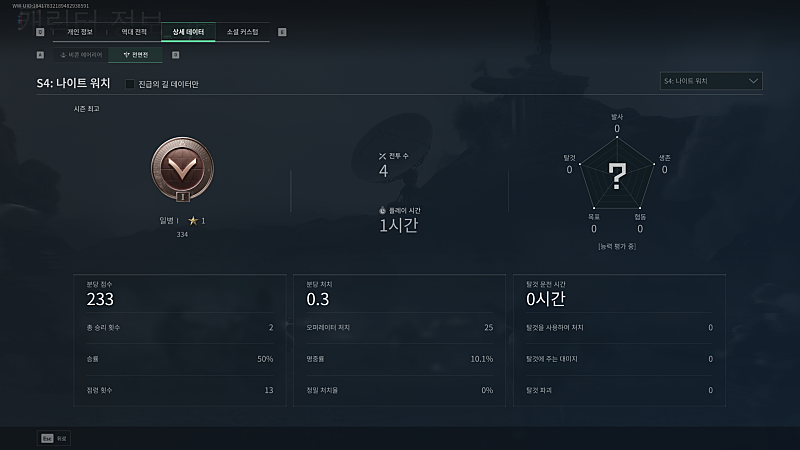Select the 전면전 mode sub-tab

tap(134, 54)
